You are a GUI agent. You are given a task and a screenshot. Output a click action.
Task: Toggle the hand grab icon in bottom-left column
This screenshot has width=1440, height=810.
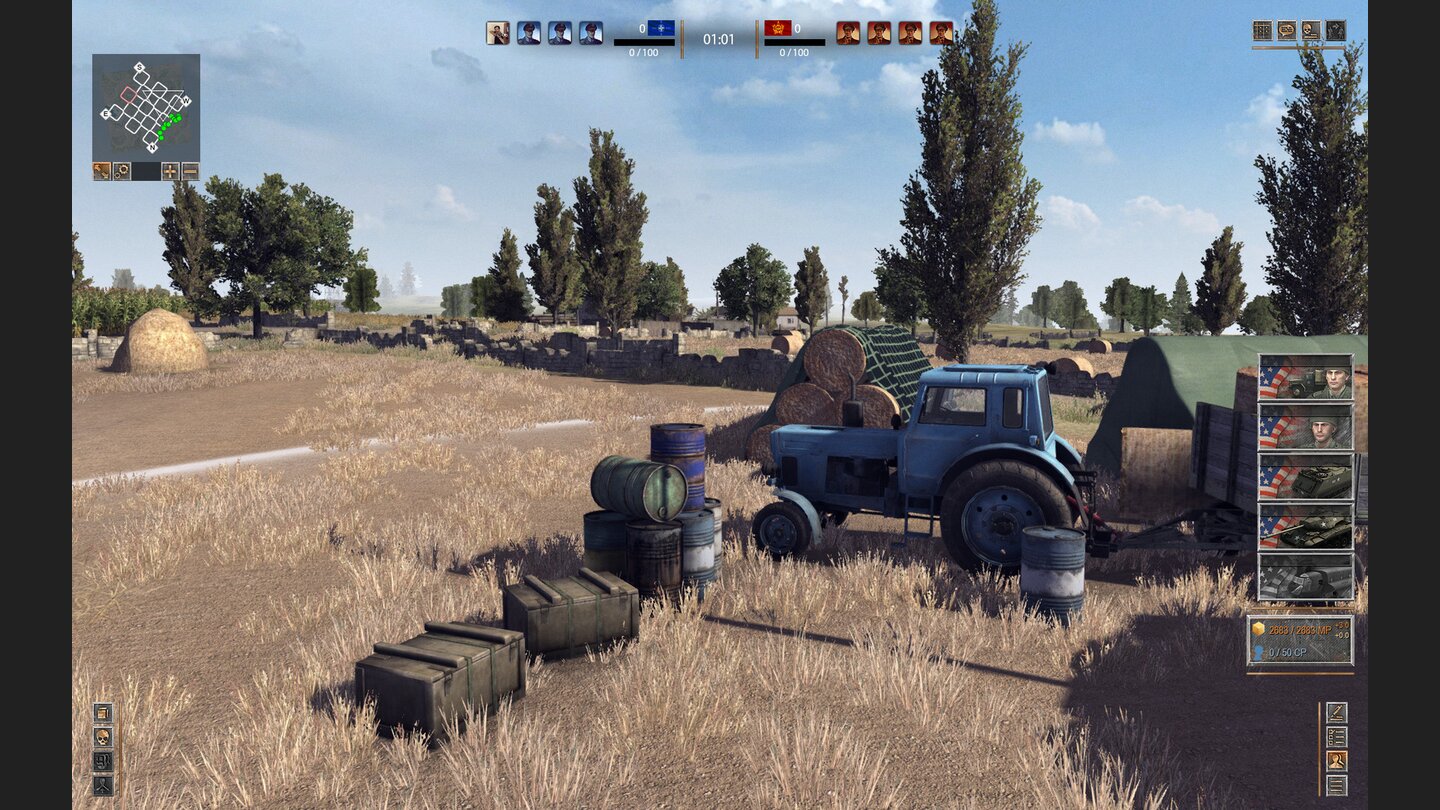point(103,761)
